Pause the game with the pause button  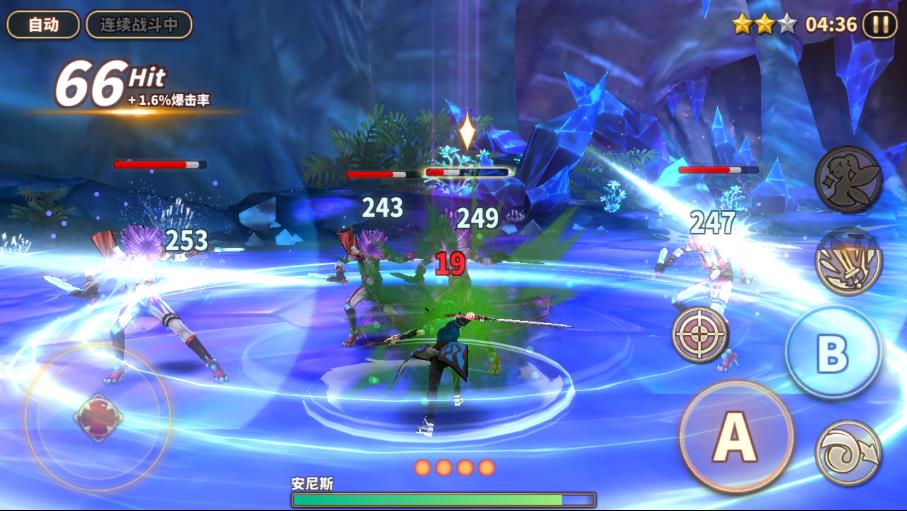click(880, 25)
